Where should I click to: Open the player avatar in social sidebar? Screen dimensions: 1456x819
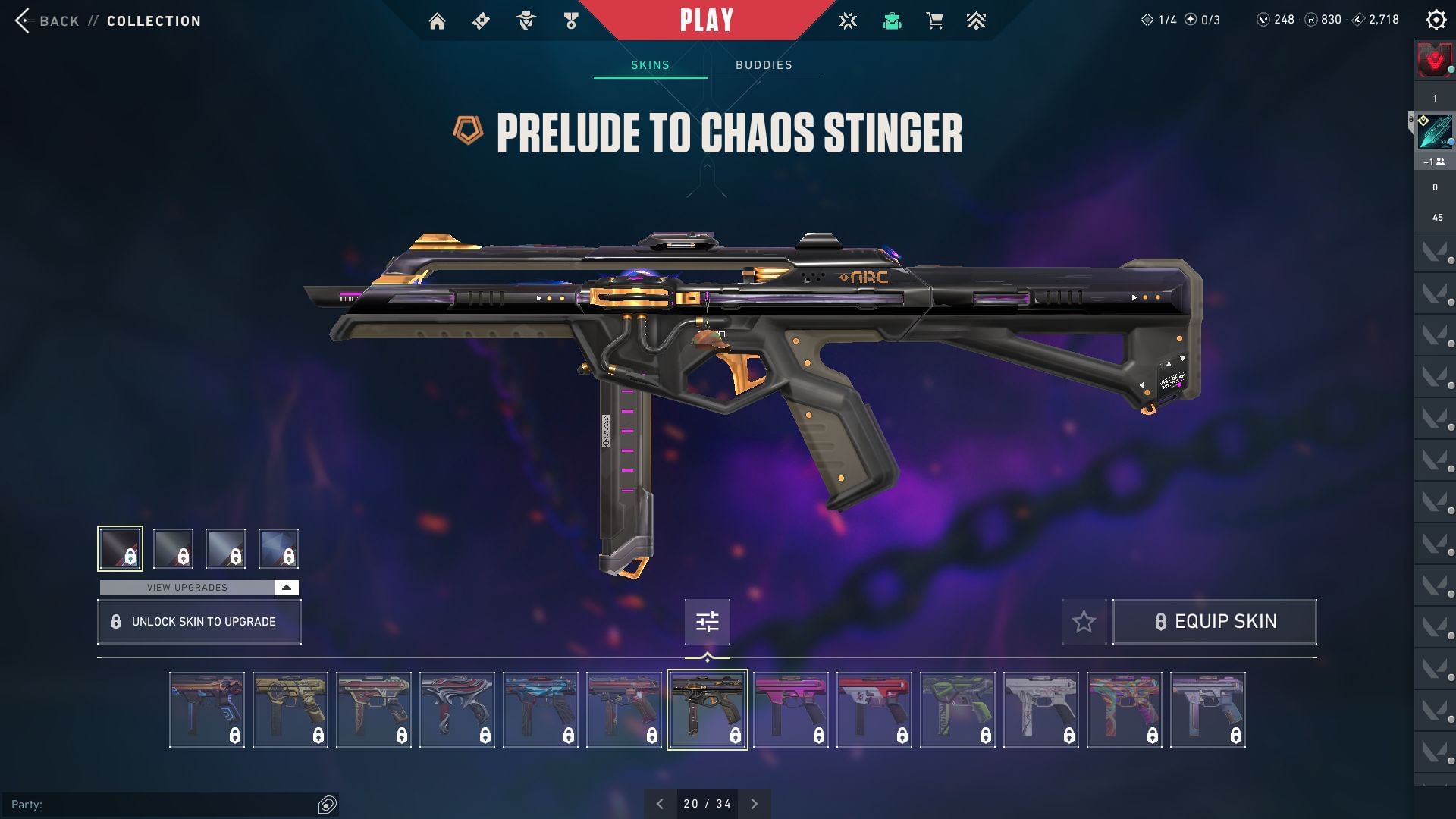[1434, 61]
